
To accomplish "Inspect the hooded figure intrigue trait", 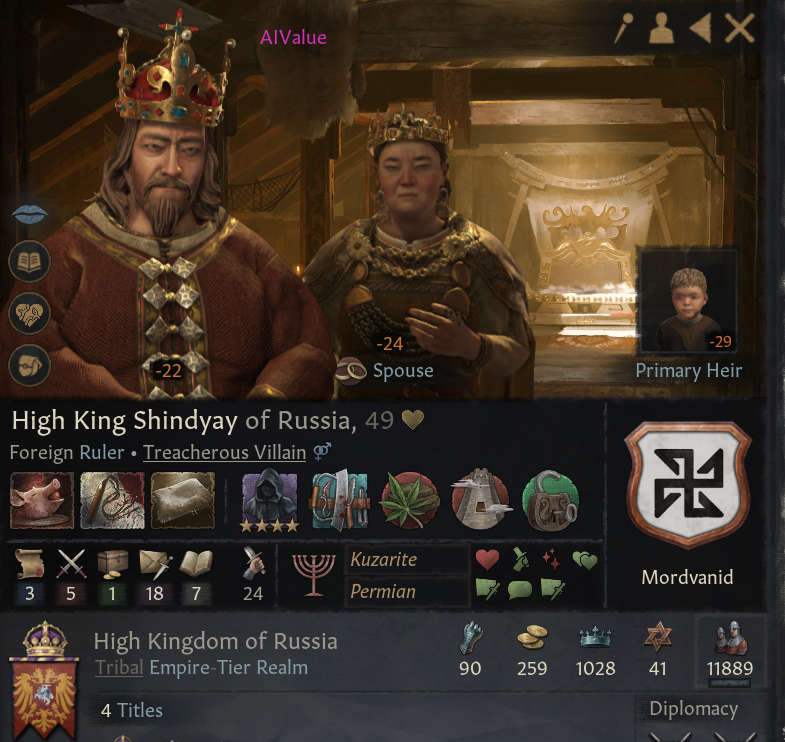I will tap(270, 496).
